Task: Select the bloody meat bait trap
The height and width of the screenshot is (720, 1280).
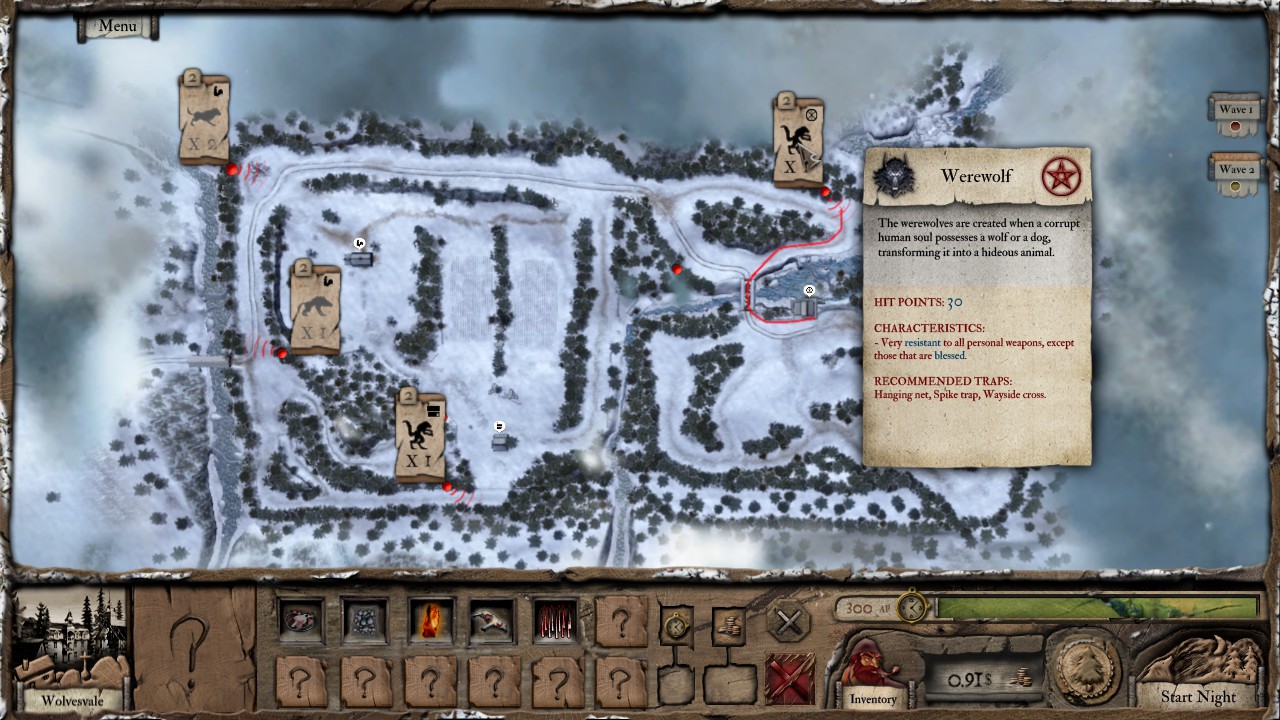Action: [300, 621]
